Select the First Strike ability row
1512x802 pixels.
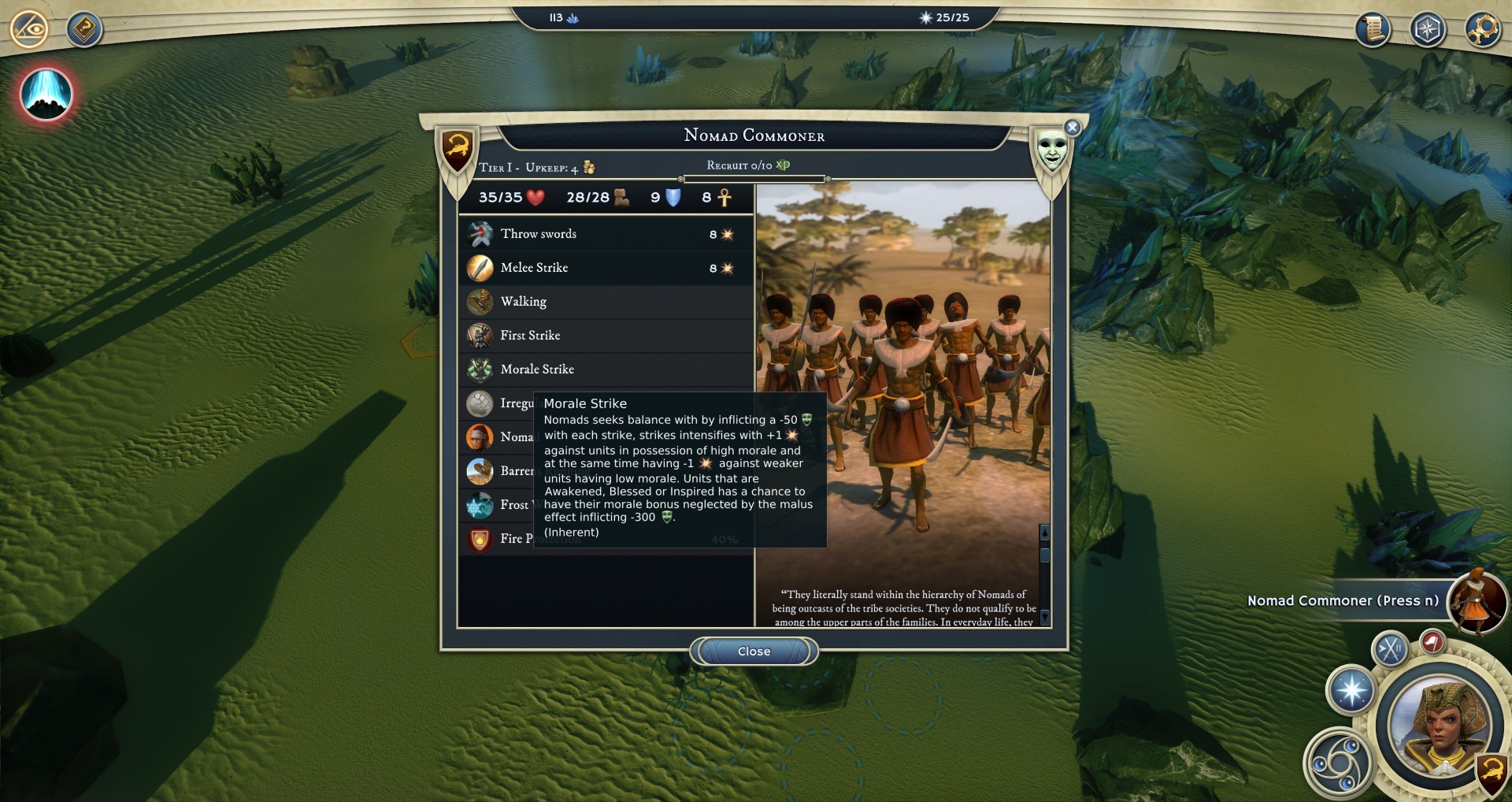pyautogui.click(x=605, y=336)
